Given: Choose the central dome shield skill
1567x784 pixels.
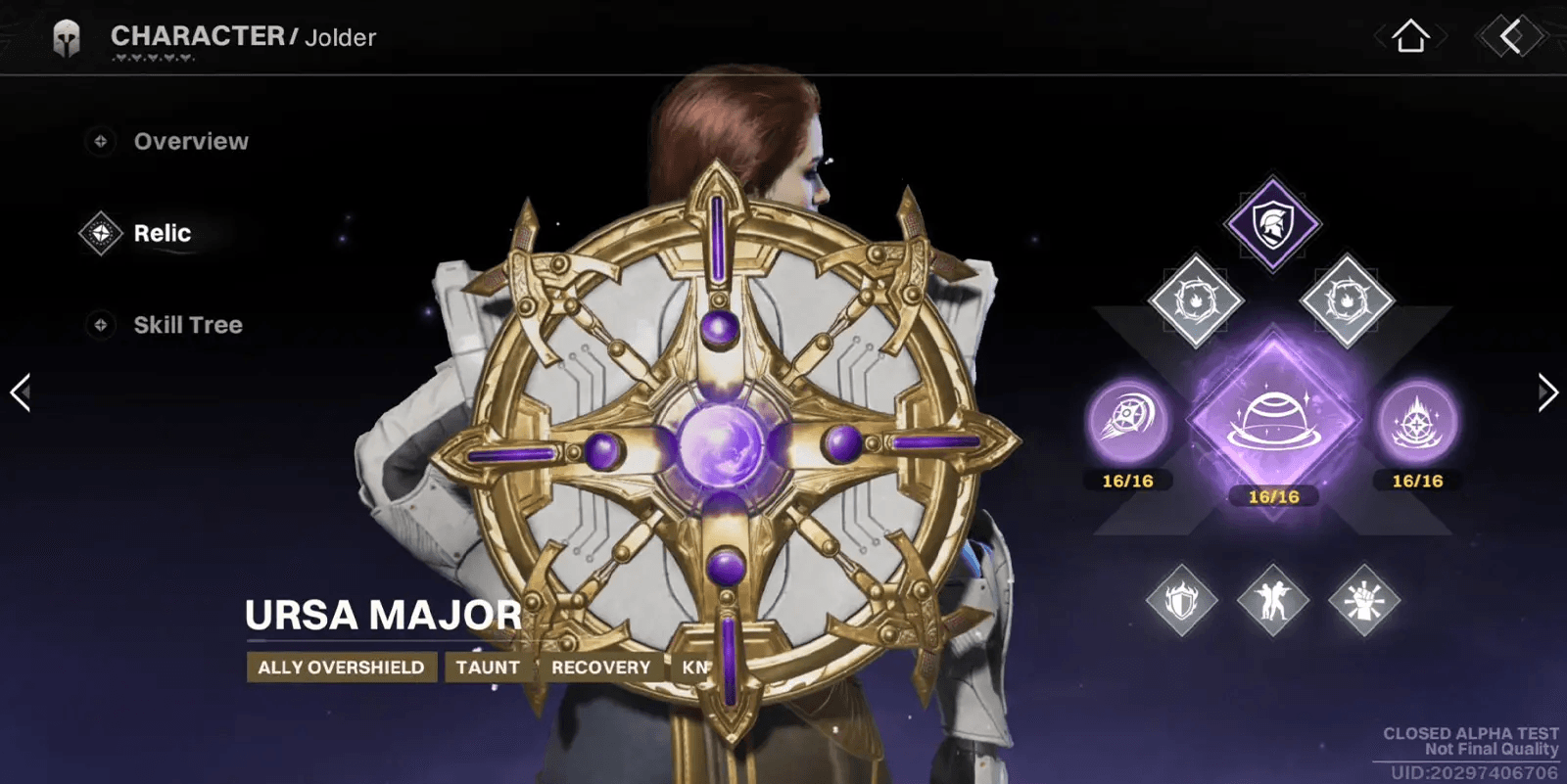Looking at the screenshot, I should click(1273, 421).
